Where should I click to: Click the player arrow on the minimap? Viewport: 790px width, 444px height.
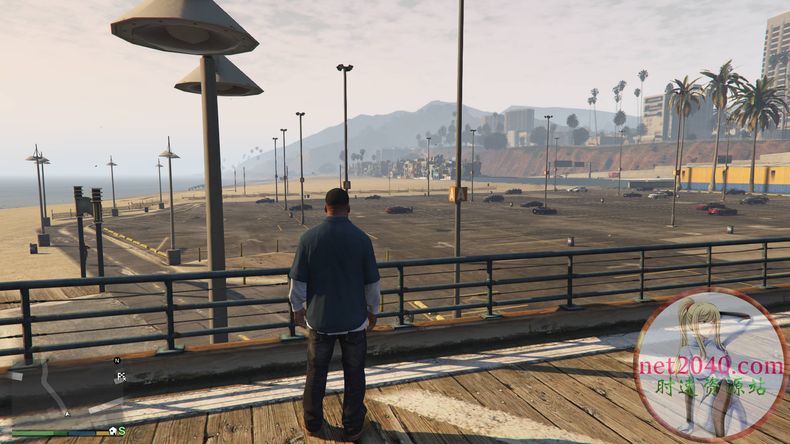67,412
